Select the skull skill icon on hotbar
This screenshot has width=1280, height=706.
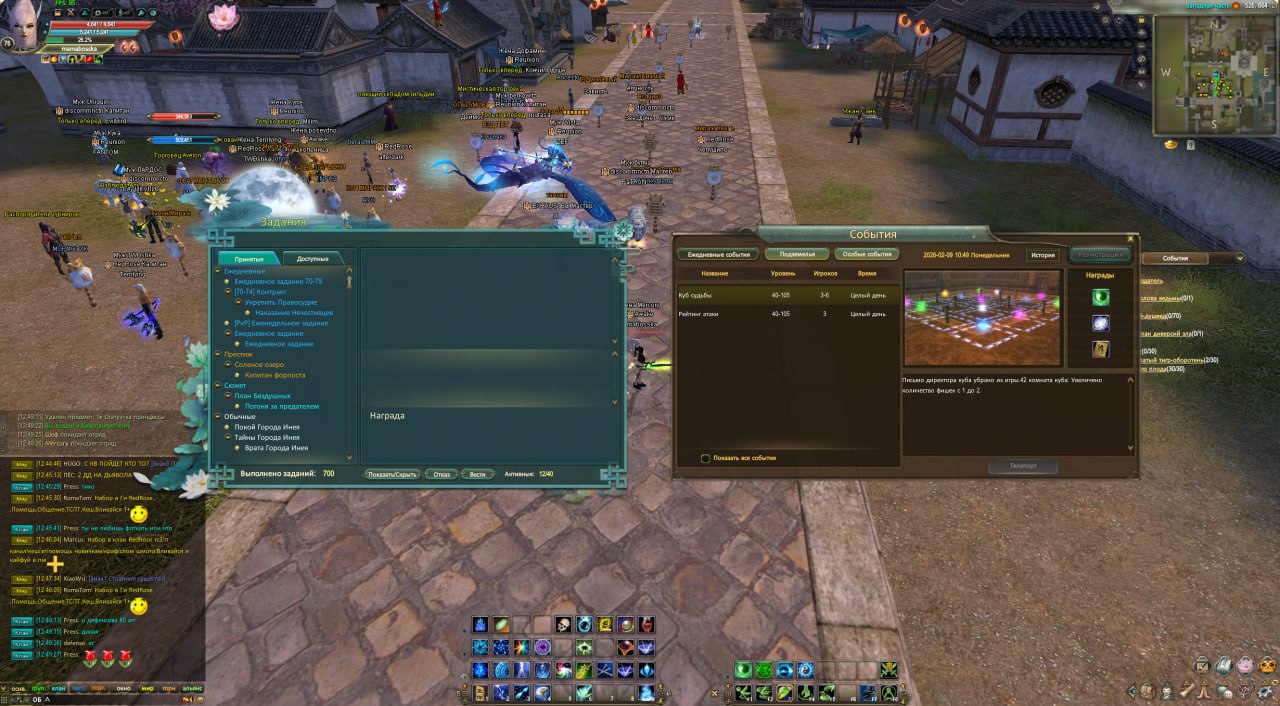pos(563,625)
